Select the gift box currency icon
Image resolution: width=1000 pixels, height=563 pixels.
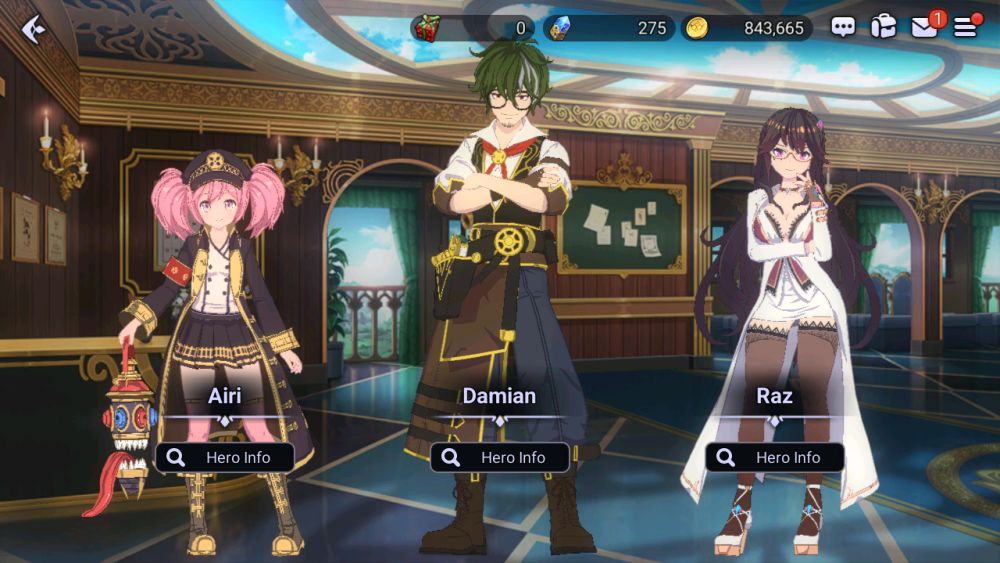click(427, 28)
